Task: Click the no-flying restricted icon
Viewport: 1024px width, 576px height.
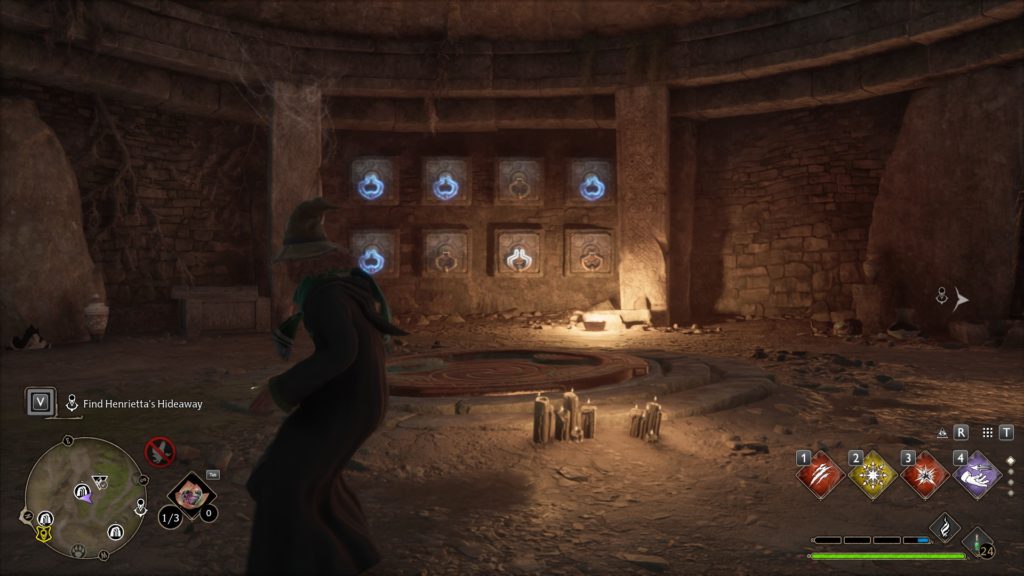Action: point(159,451)
